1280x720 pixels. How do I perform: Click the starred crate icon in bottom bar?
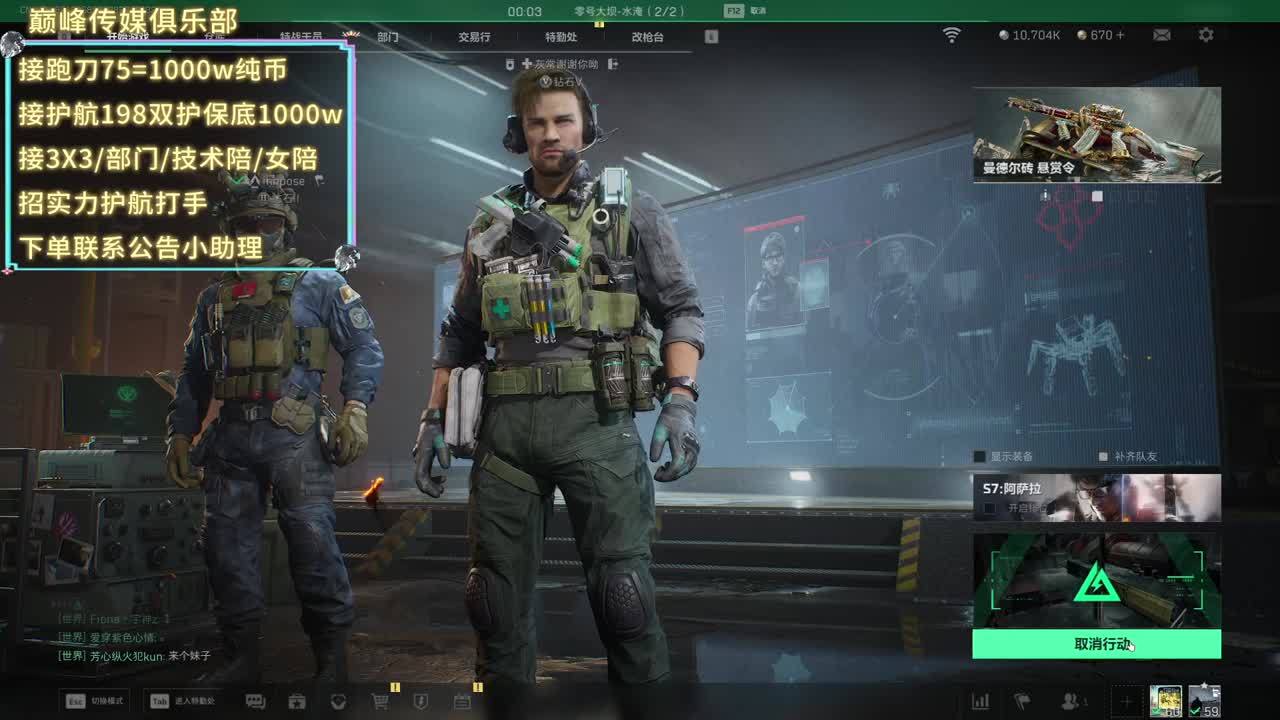297,701
